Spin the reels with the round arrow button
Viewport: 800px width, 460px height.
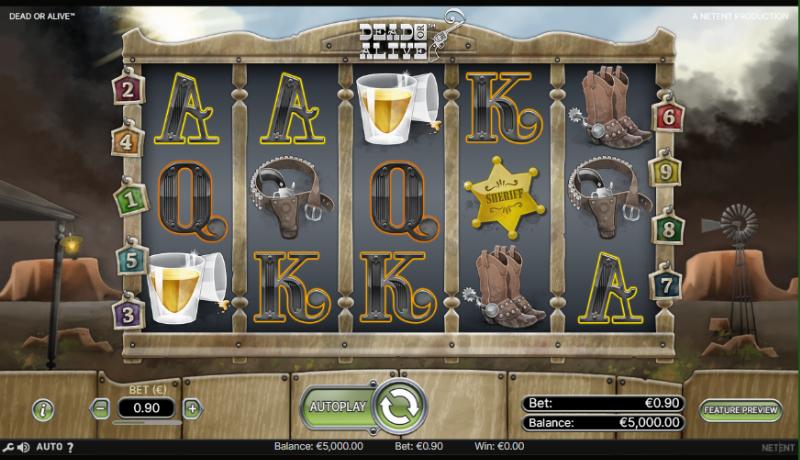coord(399,406)
